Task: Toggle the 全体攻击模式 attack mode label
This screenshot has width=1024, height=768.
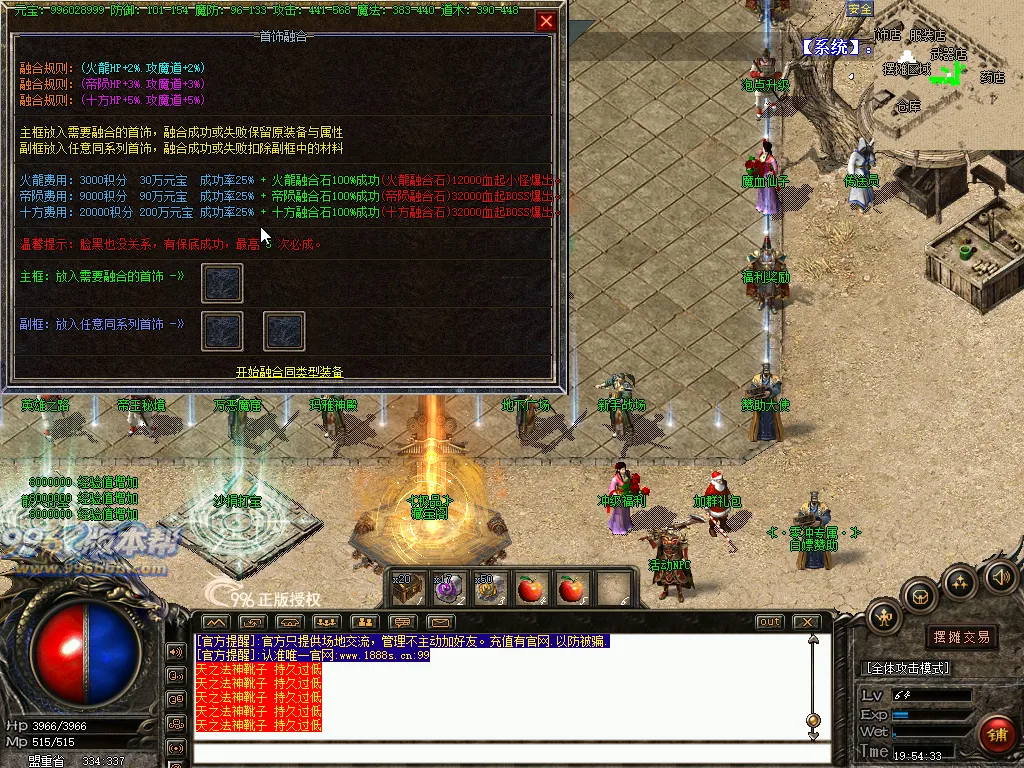Action: coord(906,668)
